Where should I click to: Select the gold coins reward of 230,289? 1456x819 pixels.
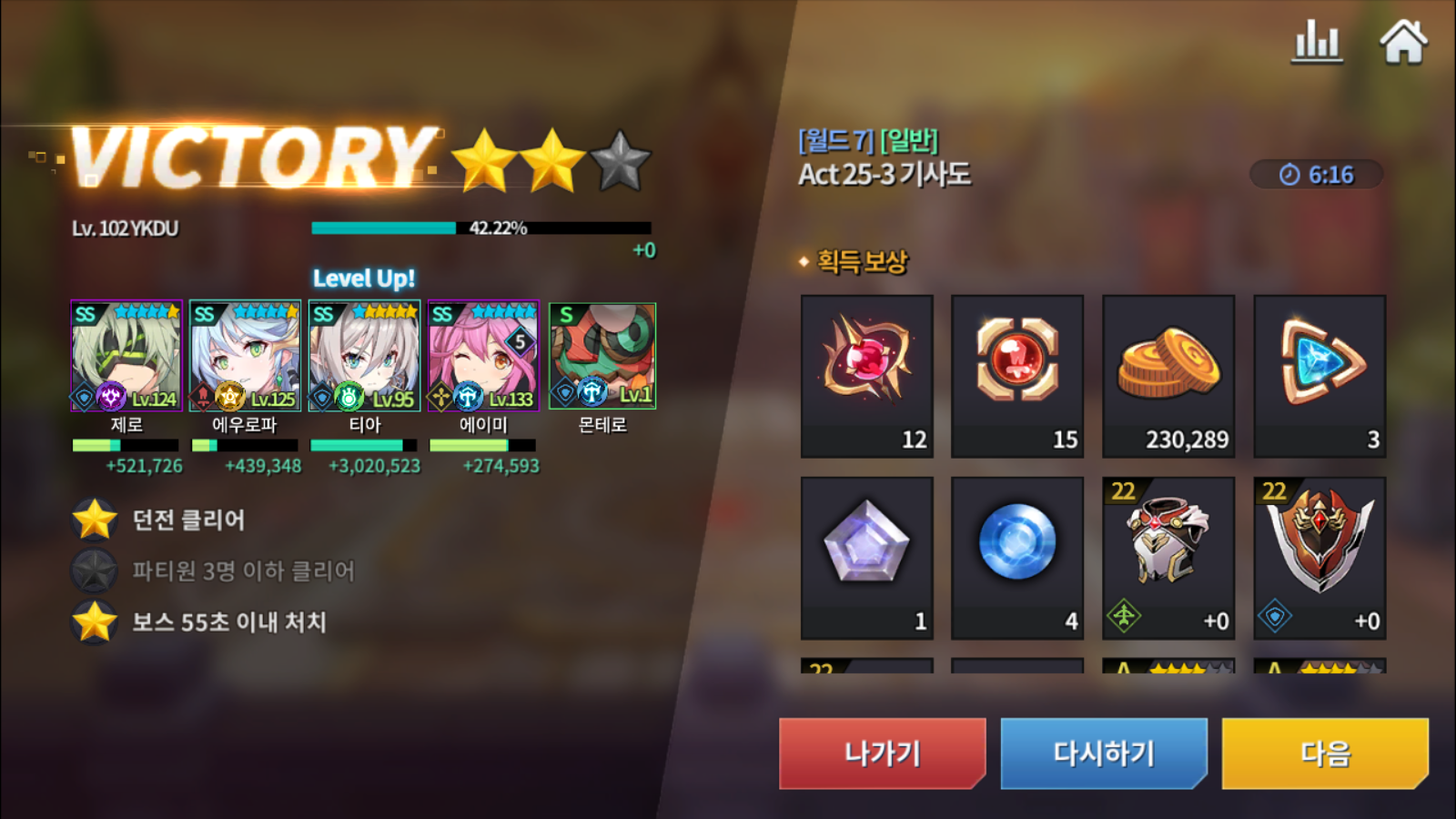coord(1168,373)
